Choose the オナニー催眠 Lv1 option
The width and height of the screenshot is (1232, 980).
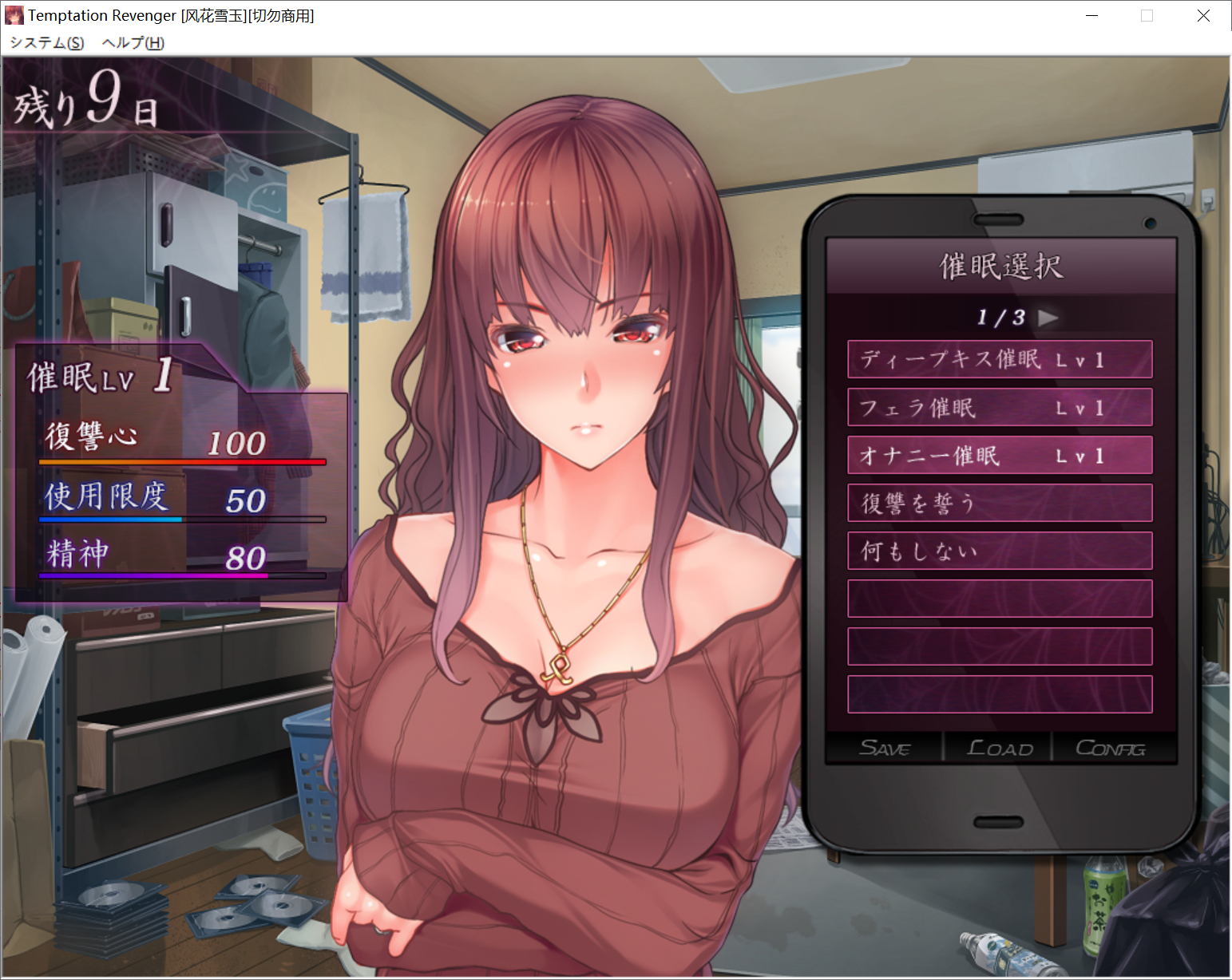click(999, 455)
